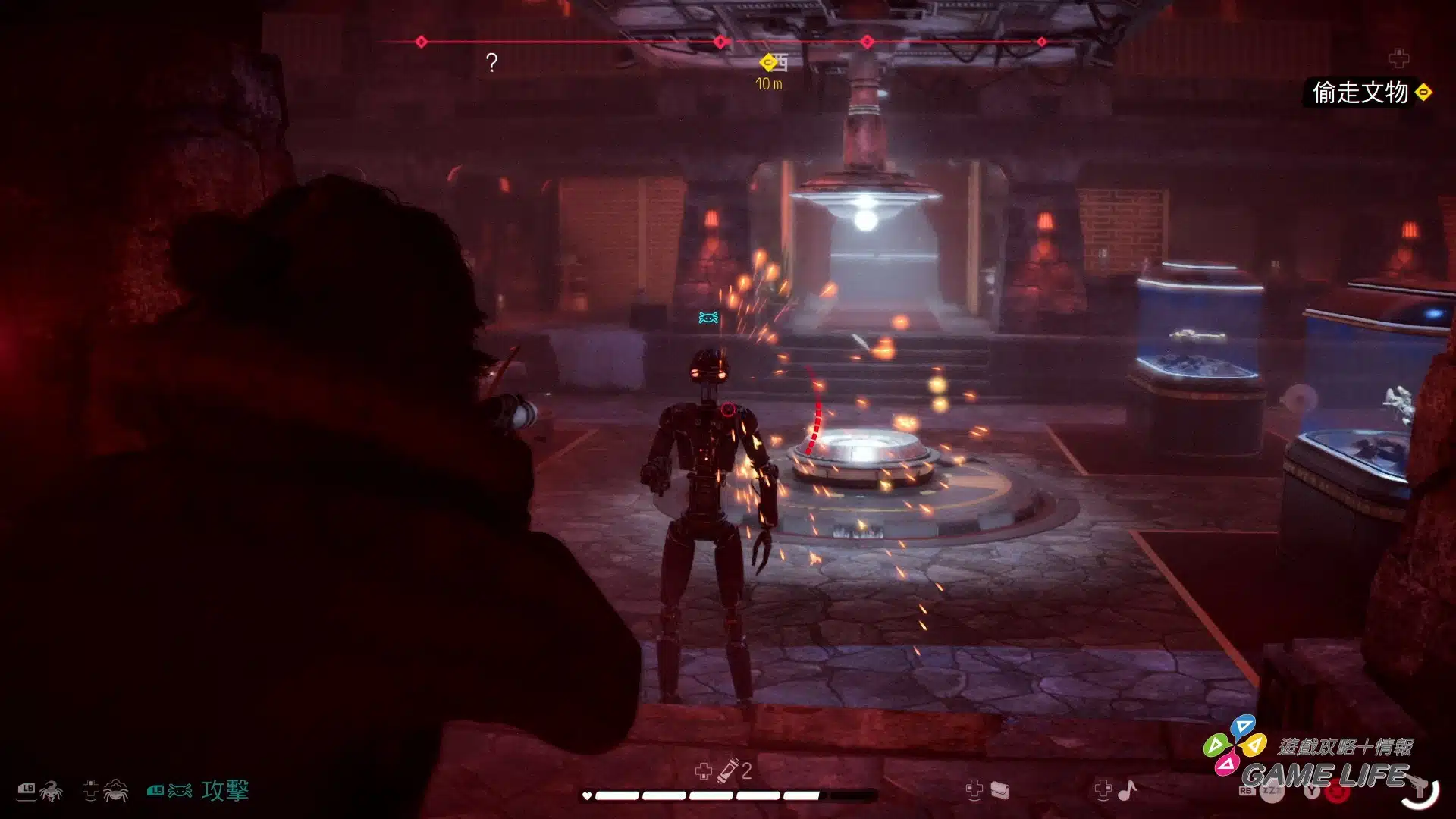Screen dimensions: 1456x819
Task: Activate the music note whistle shortcut
Action: (1128, 790)
